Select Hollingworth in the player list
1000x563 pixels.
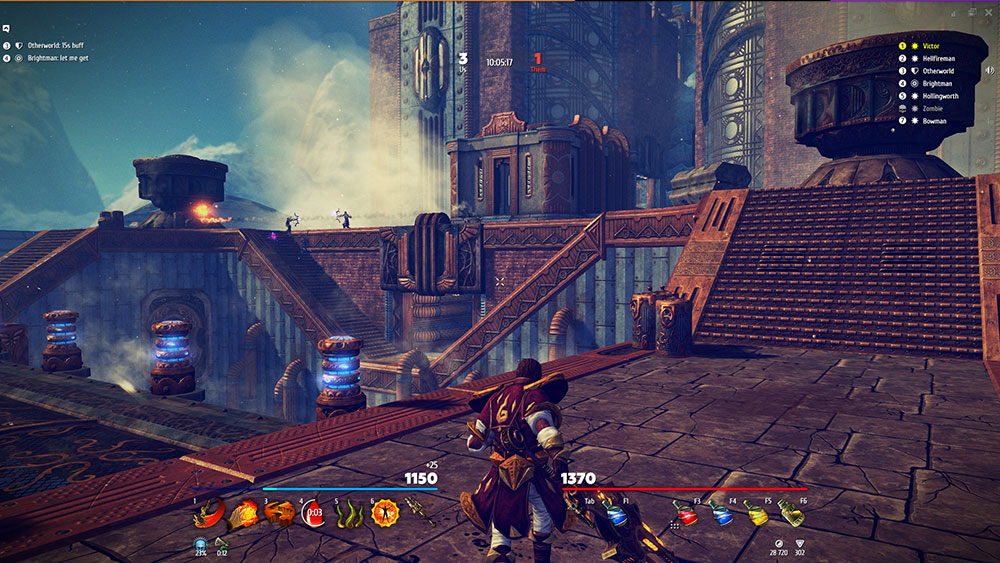click(x=941, y=96)
